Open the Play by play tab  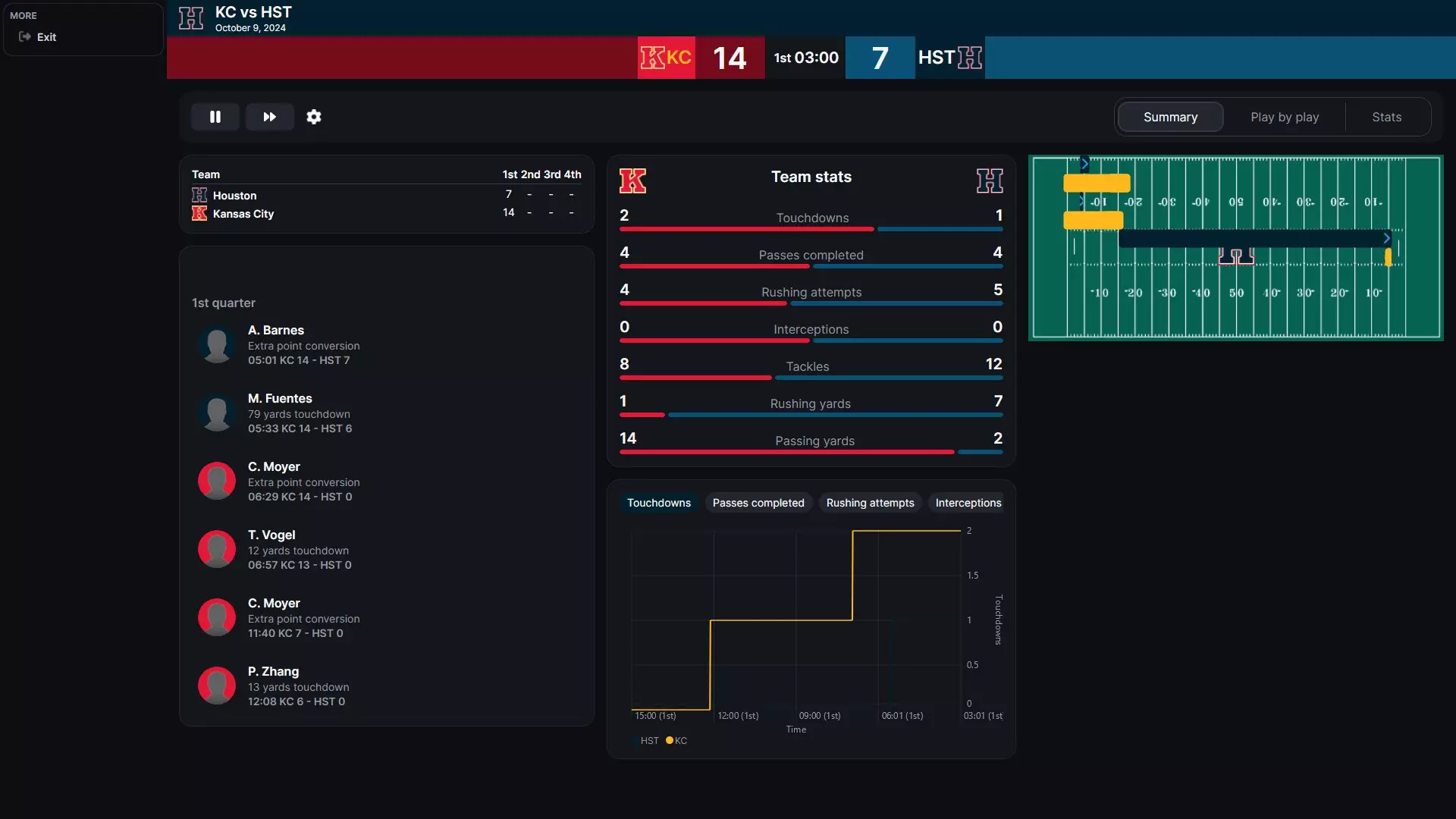tap(1285, 117)
